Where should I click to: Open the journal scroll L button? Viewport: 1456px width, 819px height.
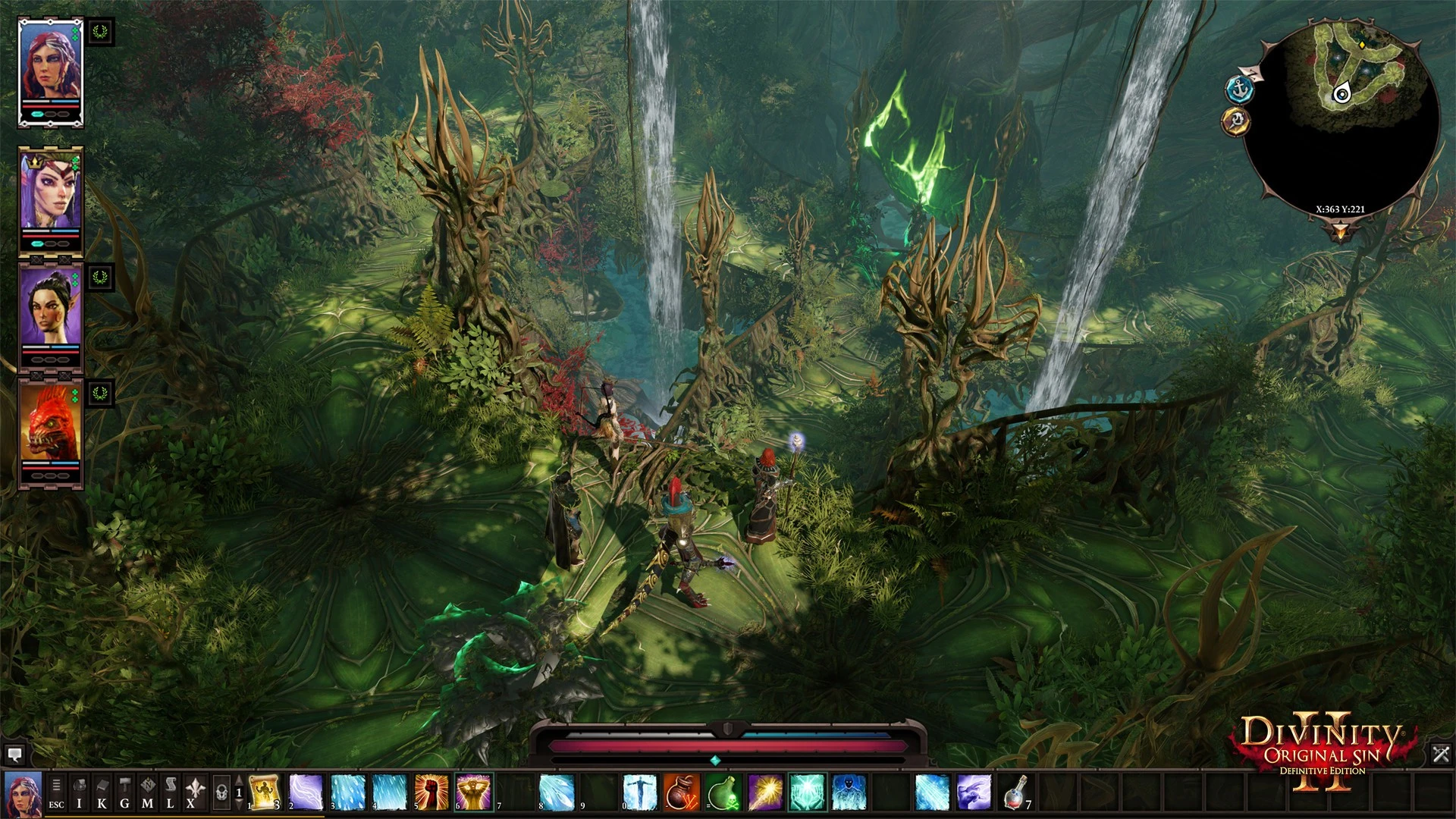(x=170, y=792)
